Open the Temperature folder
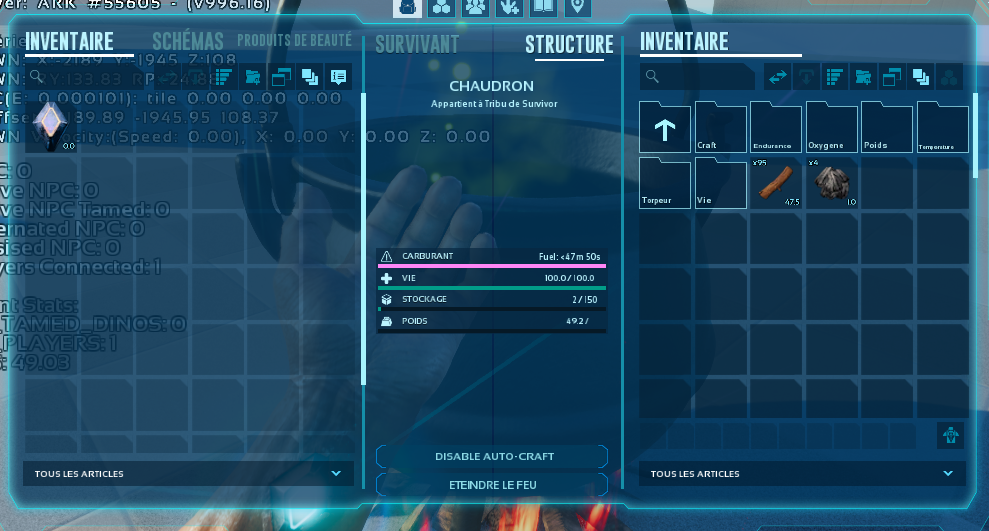Image resolution: width=989 pixels, height=531 pixels. pos(943,127)
